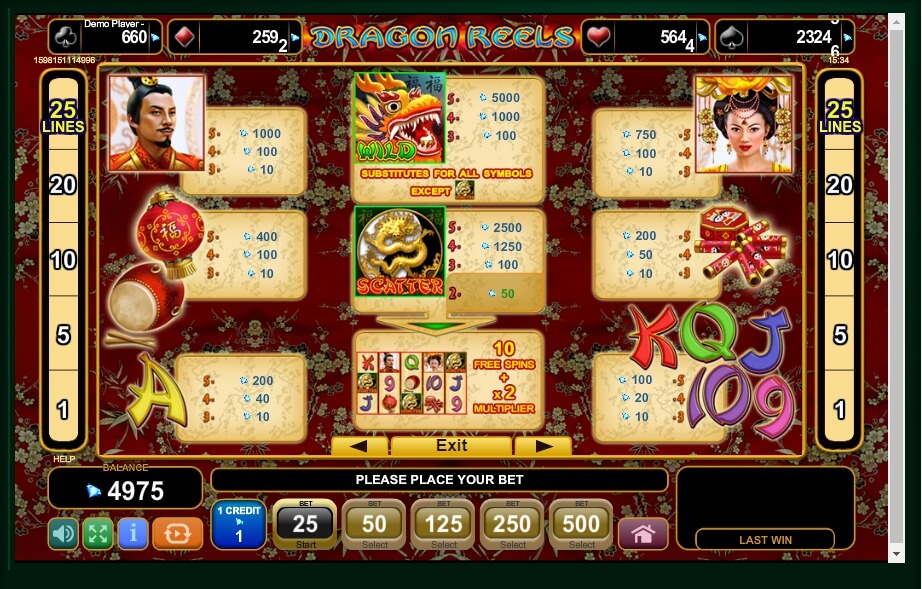Toggle the sound speaker icon
The height and width of the screenshot is (589, 922).
tap(63, 534)
